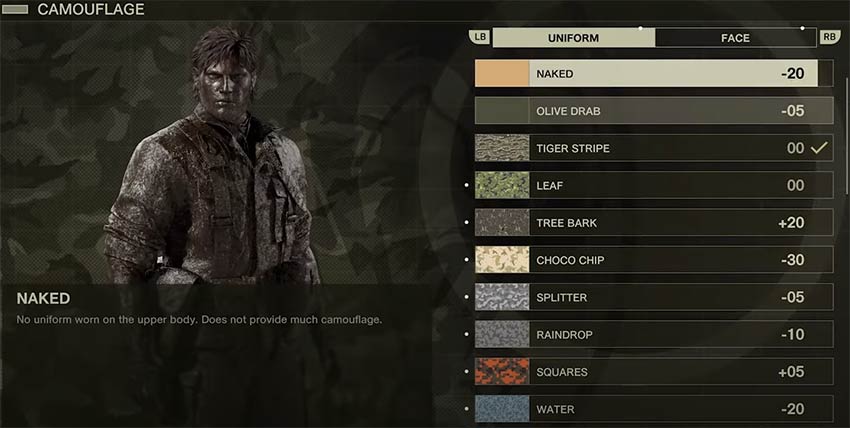
Task: Equip the Leaf camouflage uniform
Action: 653,185
